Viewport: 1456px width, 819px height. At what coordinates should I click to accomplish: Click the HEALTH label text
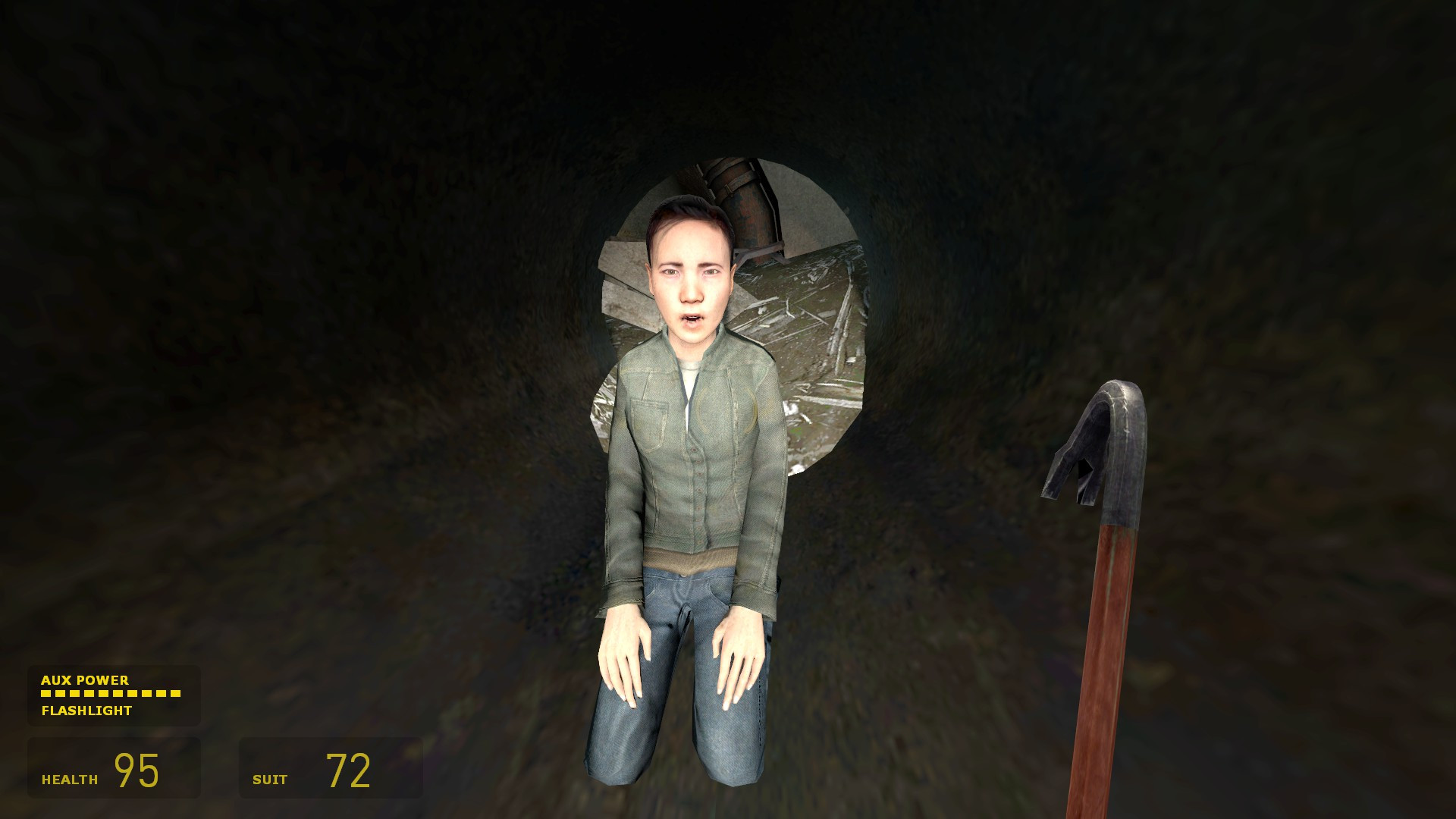(x=70, y=777)
